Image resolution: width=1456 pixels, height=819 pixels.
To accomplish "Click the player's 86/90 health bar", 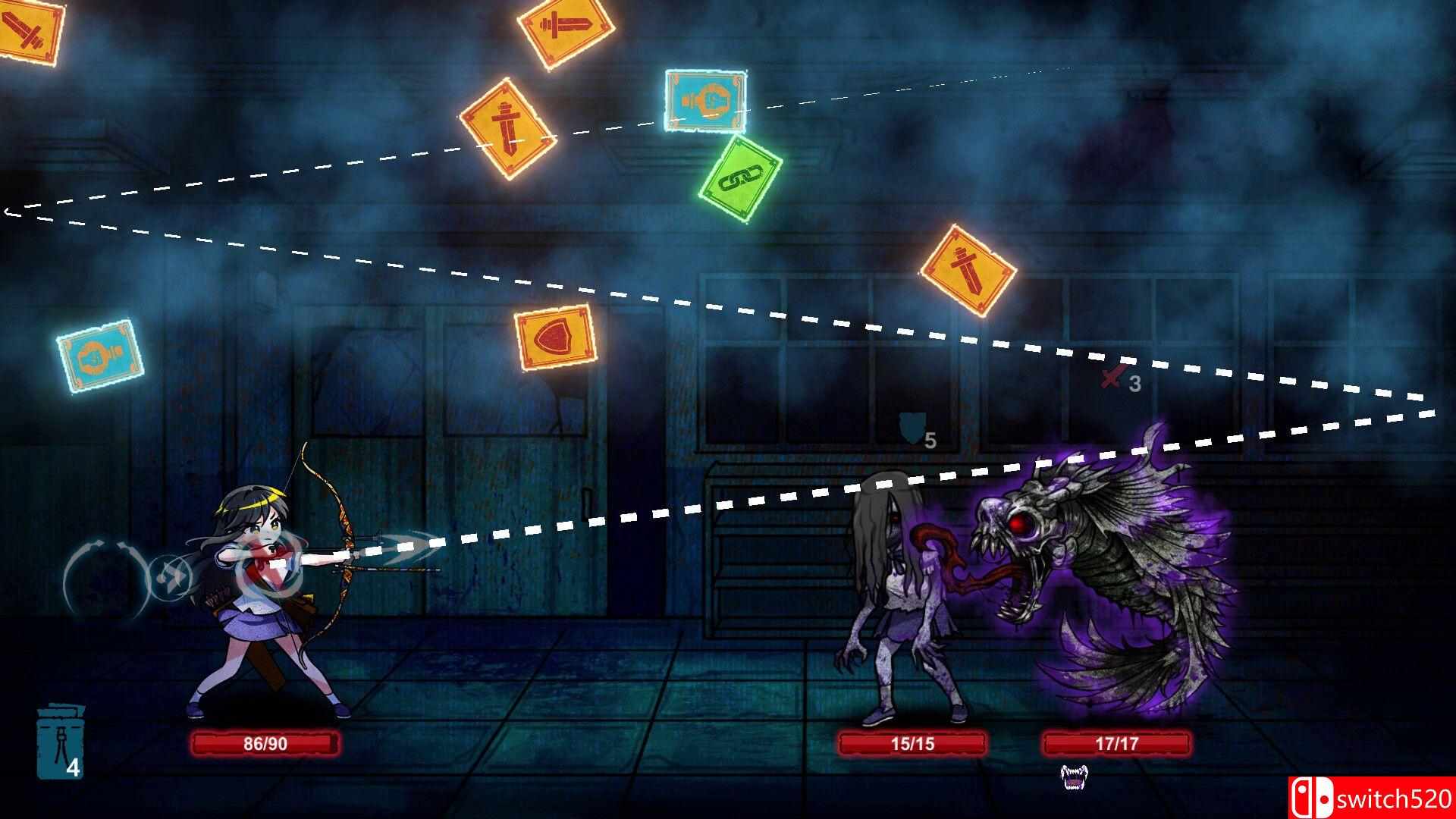I will click(x=269, y=745).
